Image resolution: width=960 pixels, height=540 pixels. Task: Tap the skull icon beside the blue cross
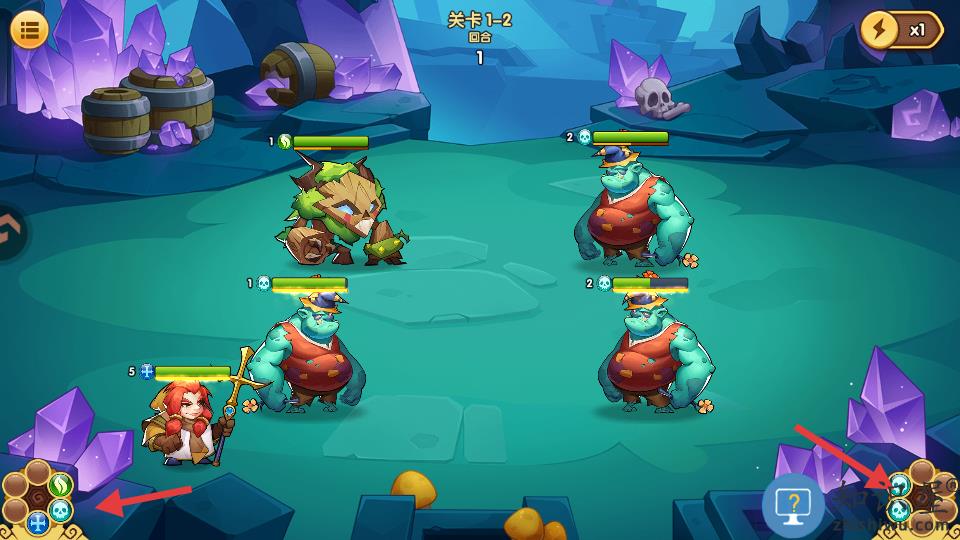pos(61,511)
